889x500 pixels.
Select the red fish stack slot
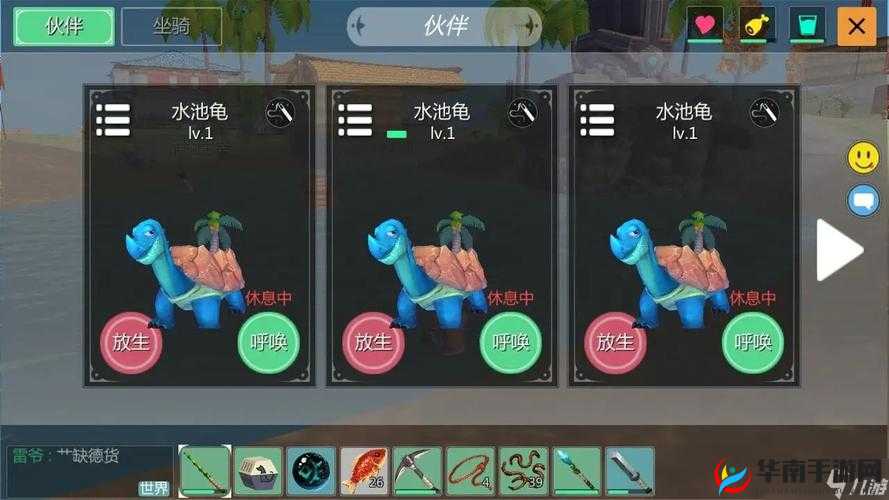click(364, 471)
